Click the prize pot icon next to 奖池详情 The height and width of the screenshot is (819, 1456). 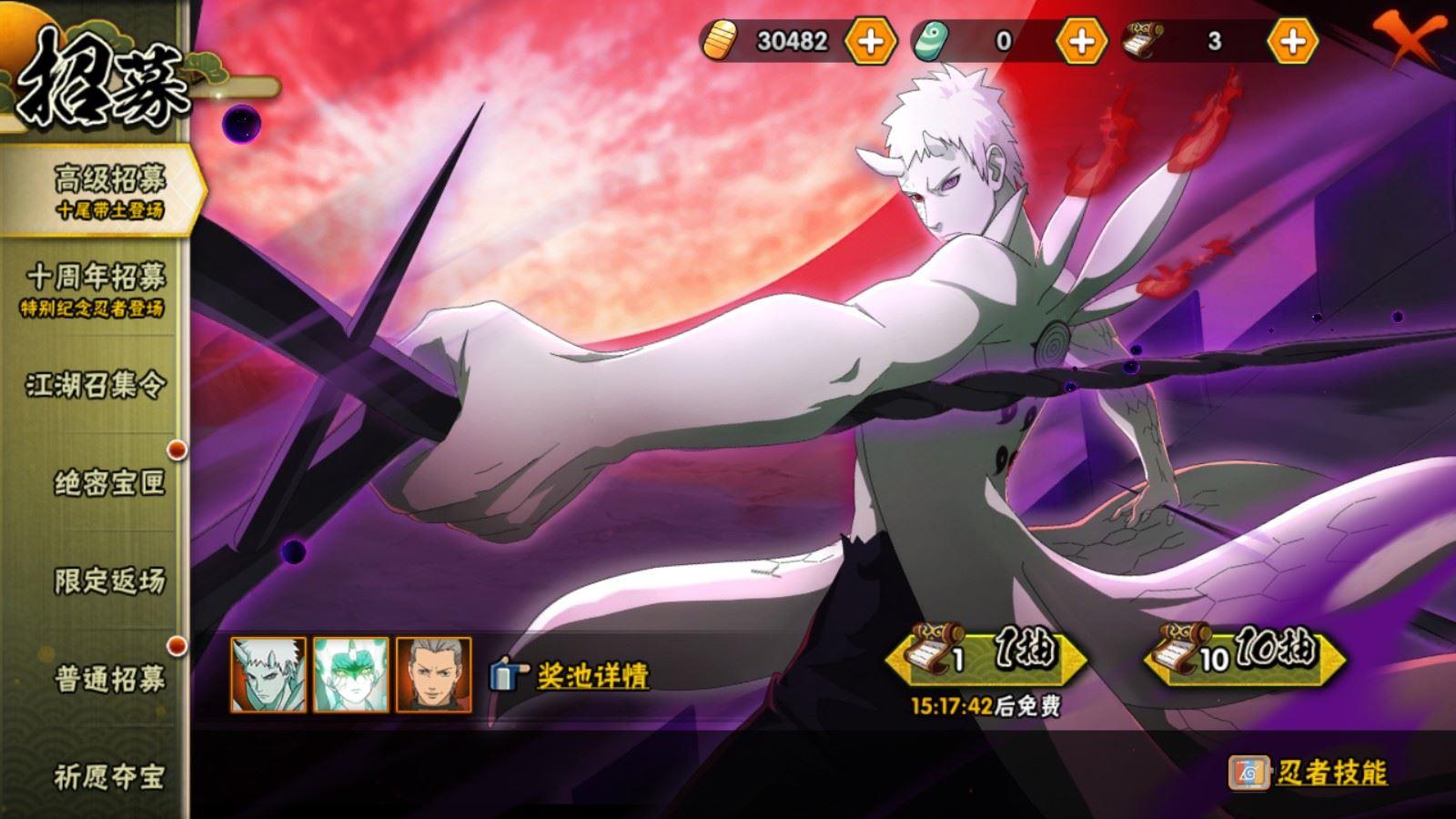coord(506,674)
